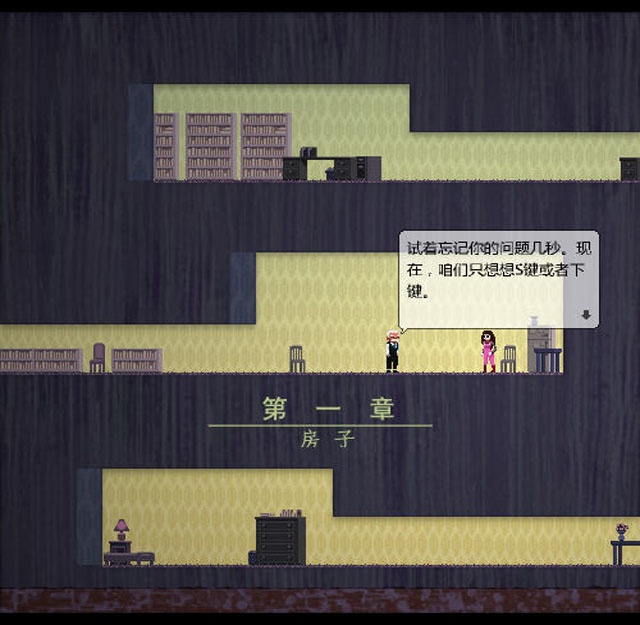Advance dialogue with the down arrow

[586, 315]
